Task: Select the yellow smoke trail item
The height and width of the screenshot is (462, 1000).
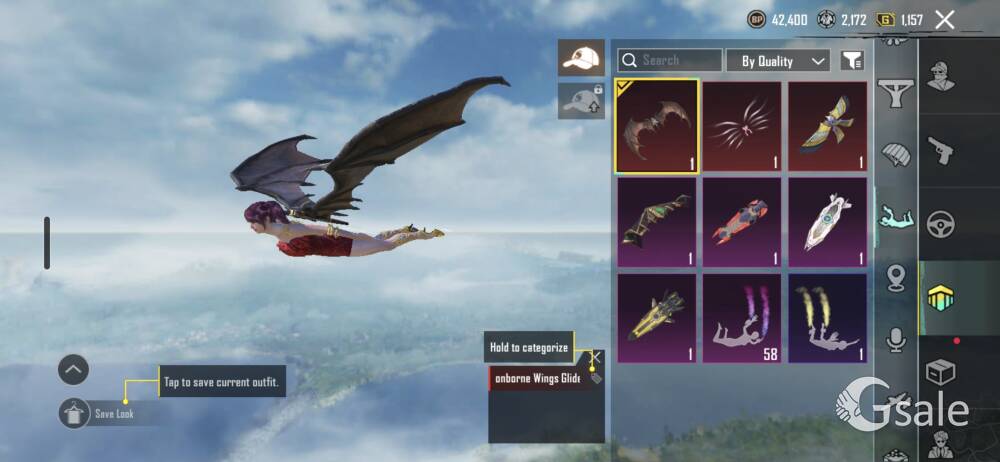Action: coord(827,319)
